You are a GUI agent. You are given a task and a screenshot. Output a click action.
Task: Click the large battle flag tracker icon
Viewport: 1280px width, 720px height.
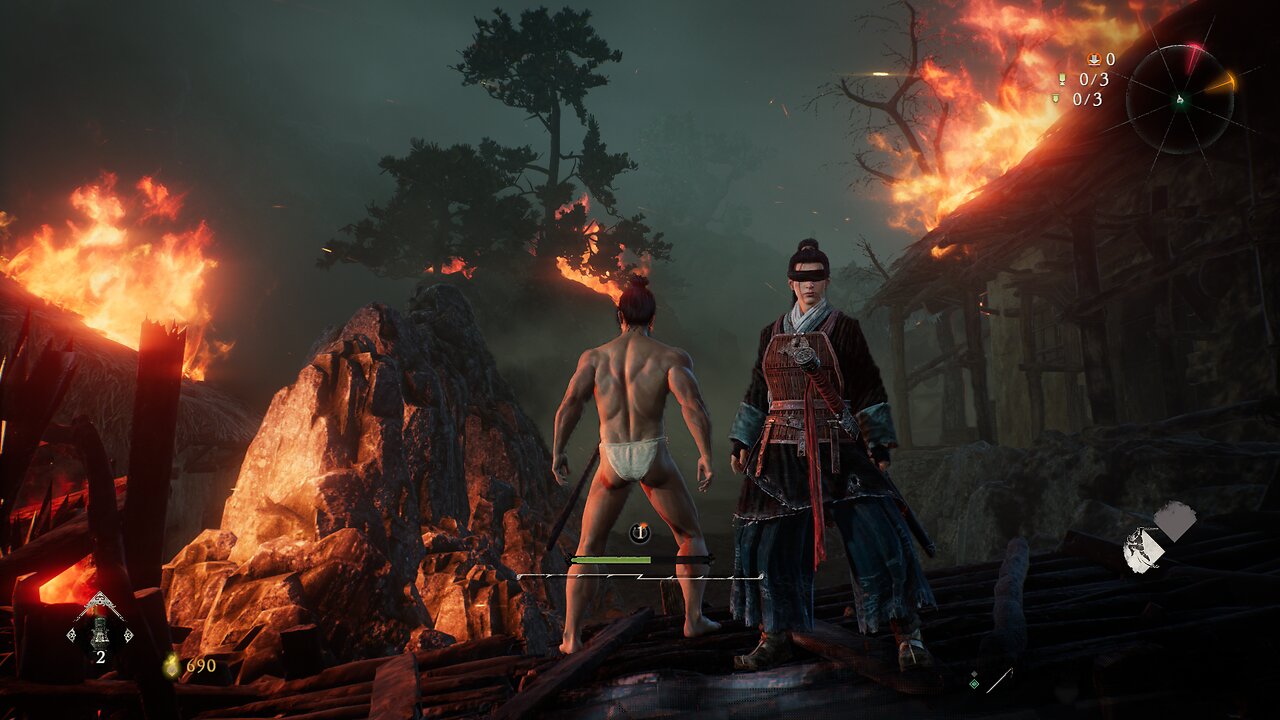point(1062,79)
